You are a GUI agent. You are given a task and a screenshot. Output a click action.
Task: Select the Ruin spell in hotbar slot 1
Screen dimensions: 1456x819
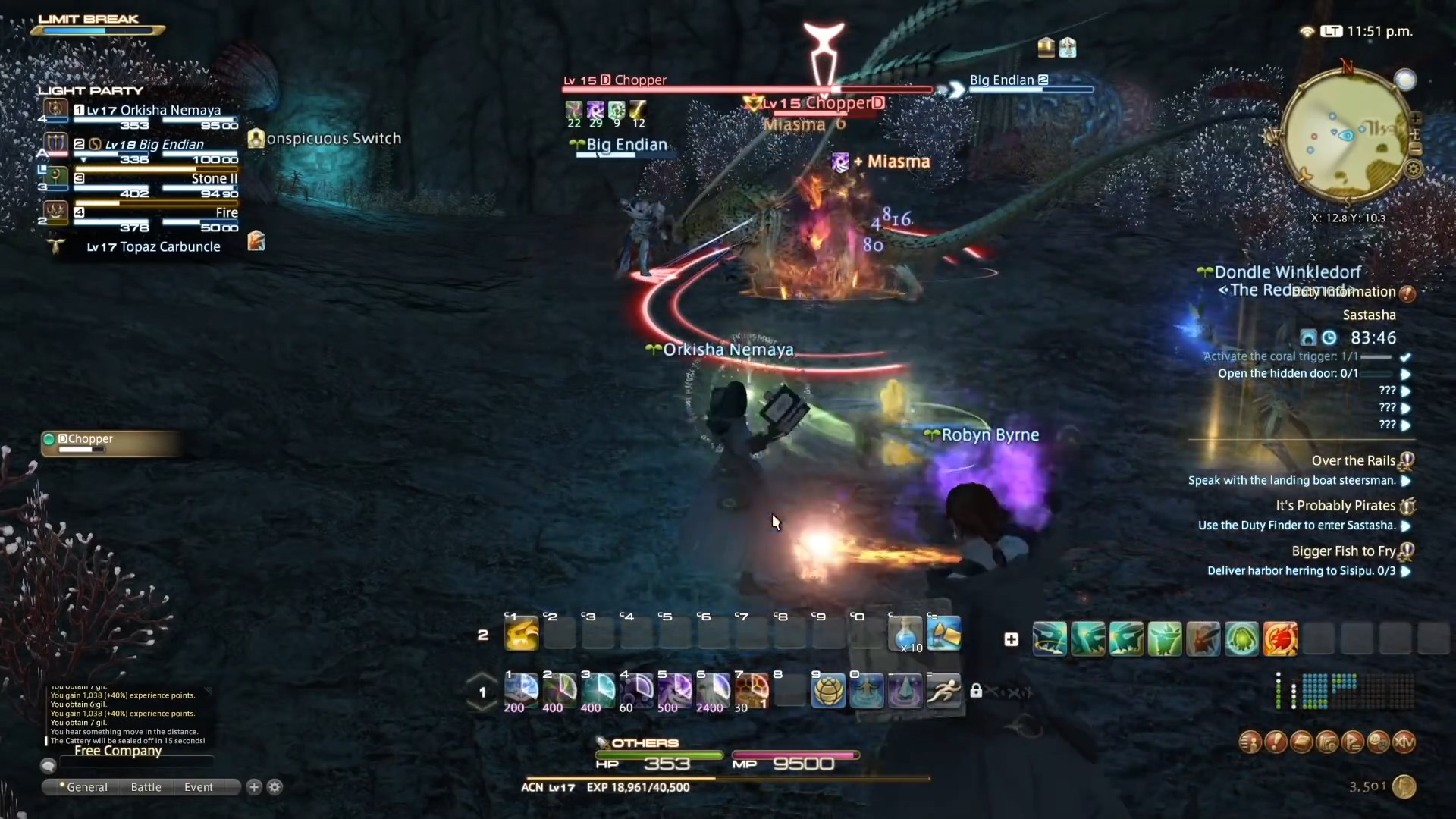tap(522, 692)
